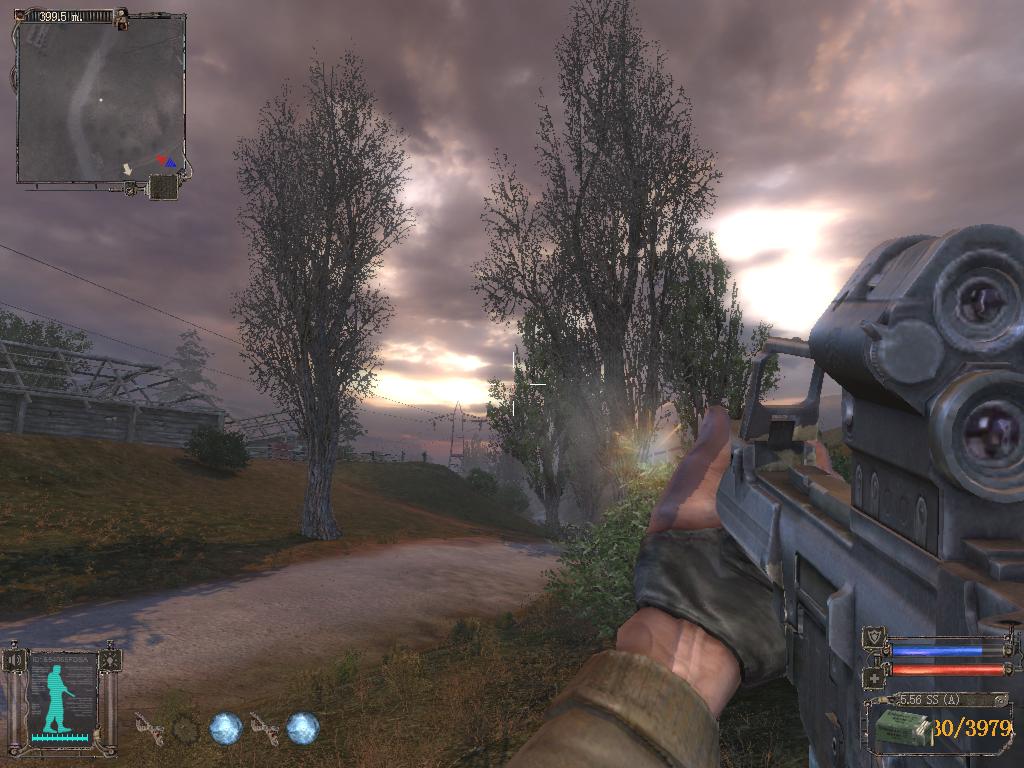Click the lightbulb visibility indicator icon
1024x768 pixels.
110,660
